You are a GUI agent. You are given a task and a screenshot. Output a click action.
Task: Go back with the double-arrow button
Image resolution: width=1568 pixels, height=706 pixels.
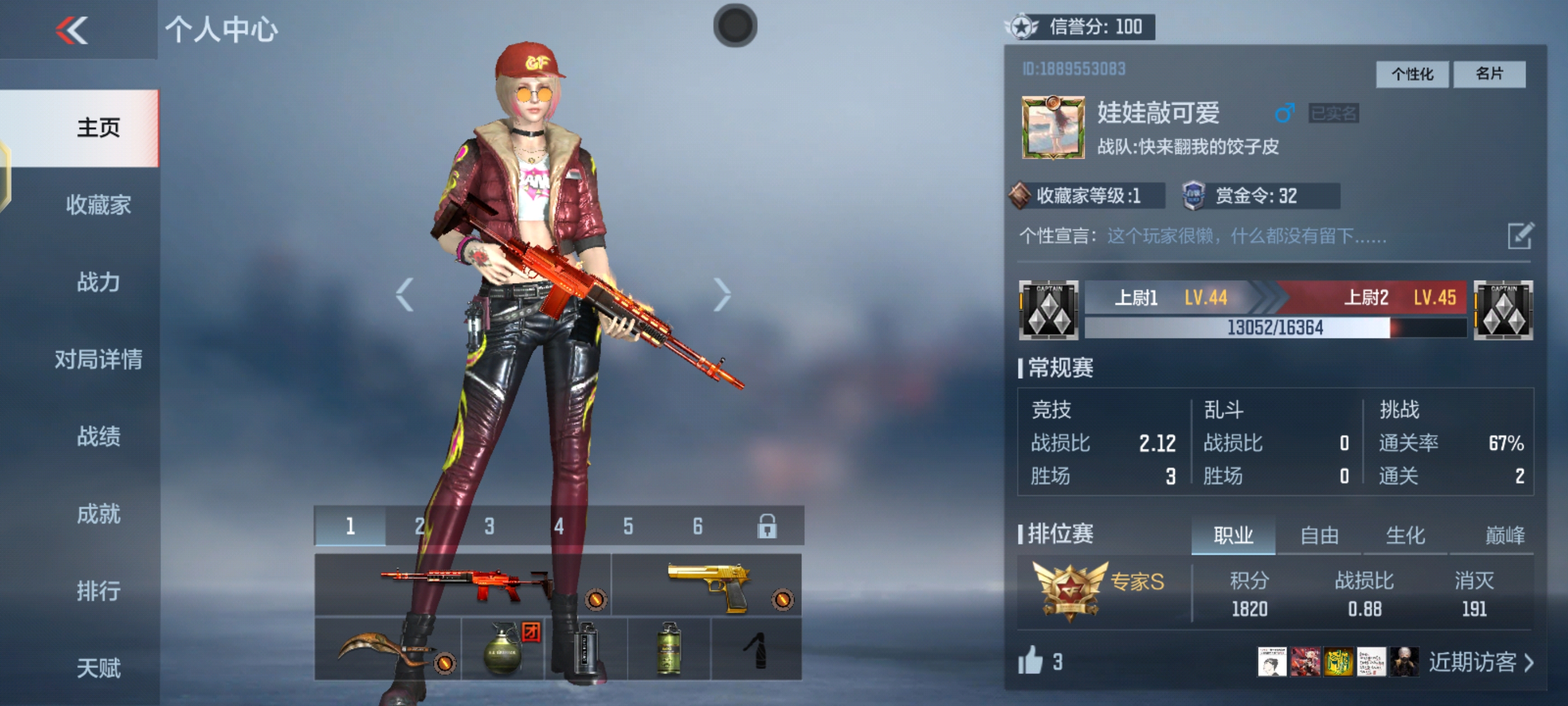tap(72, 30)
